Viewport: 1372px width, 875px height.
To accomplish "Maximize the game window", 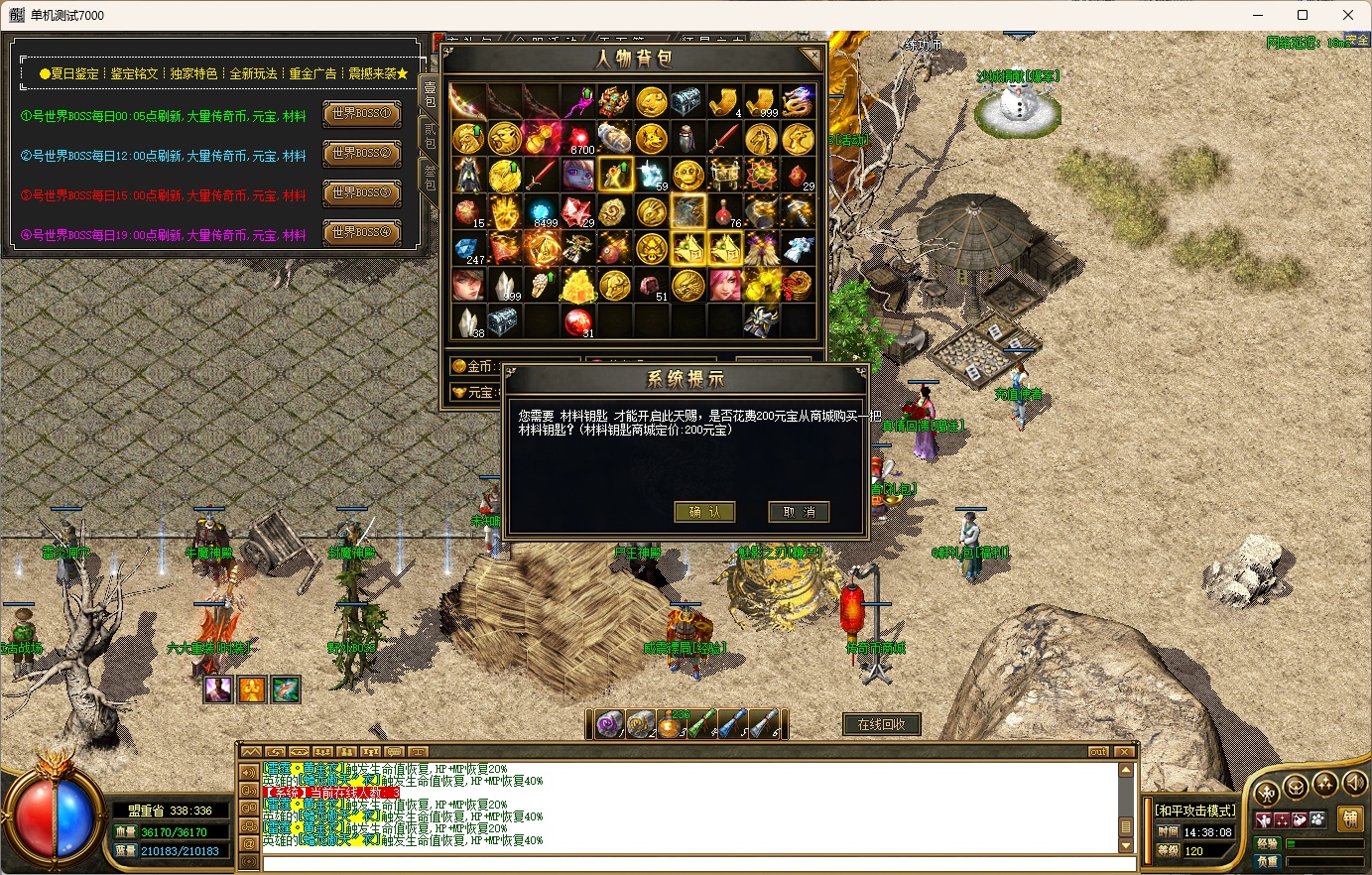I will pos(1303,15).
